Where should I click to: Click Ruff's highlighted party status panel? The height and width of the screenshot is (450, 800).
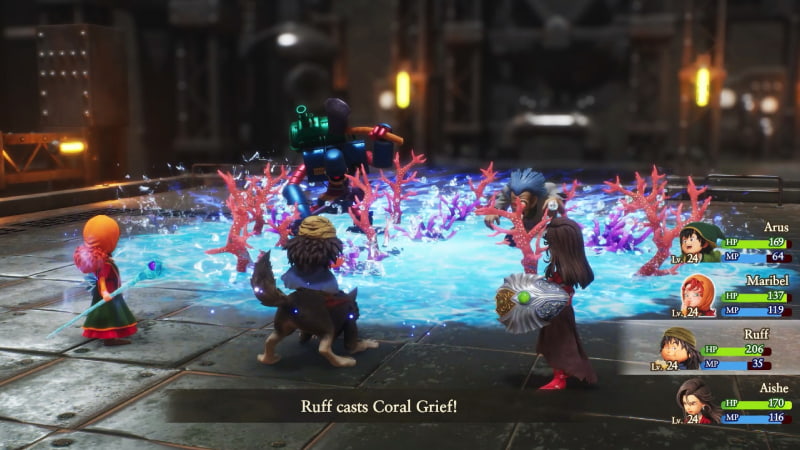pyautogui.click(x=708, y=347)
